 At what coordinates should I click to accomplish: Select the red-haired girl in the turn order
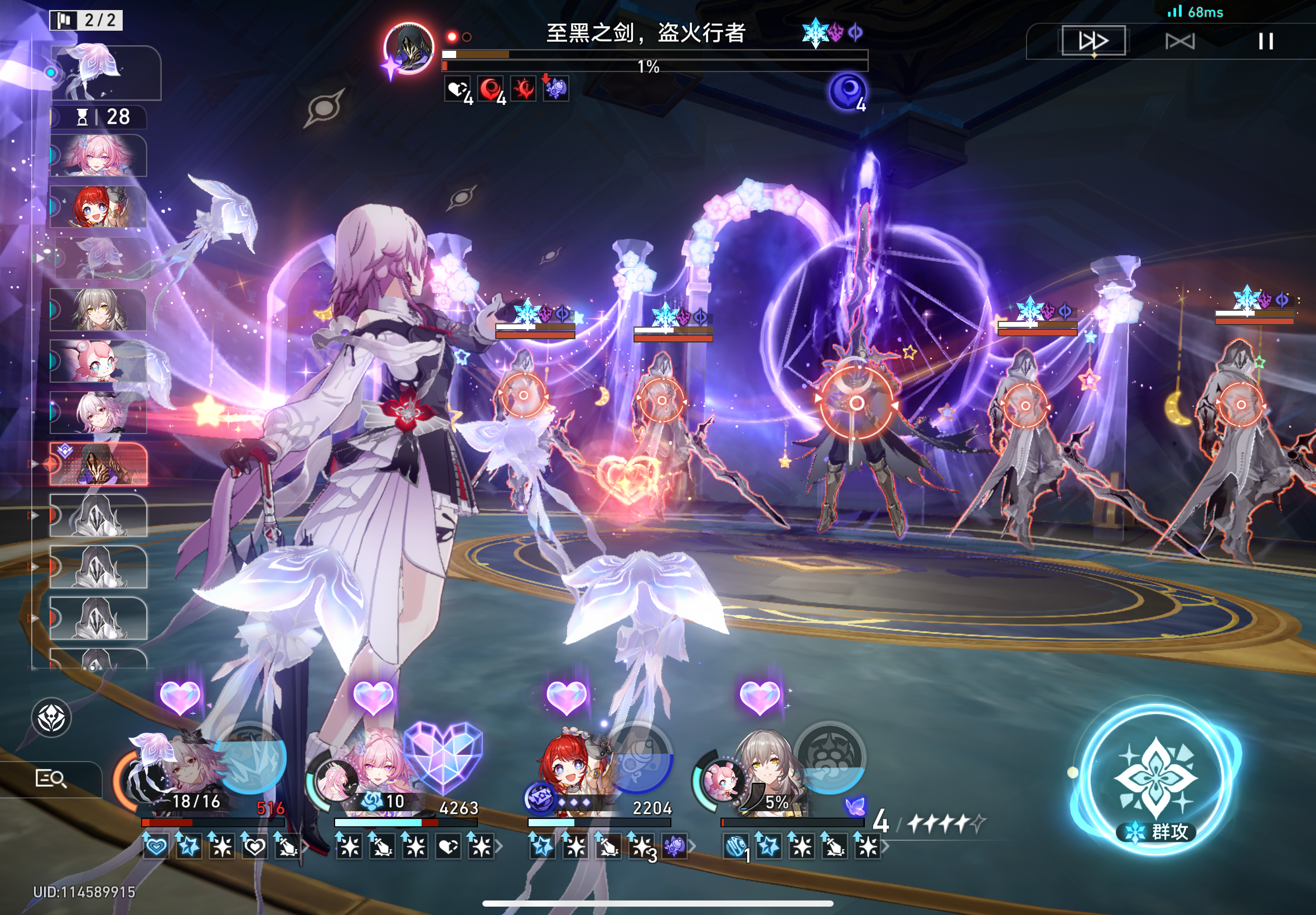pyautogui.click(x=98, y=206)
